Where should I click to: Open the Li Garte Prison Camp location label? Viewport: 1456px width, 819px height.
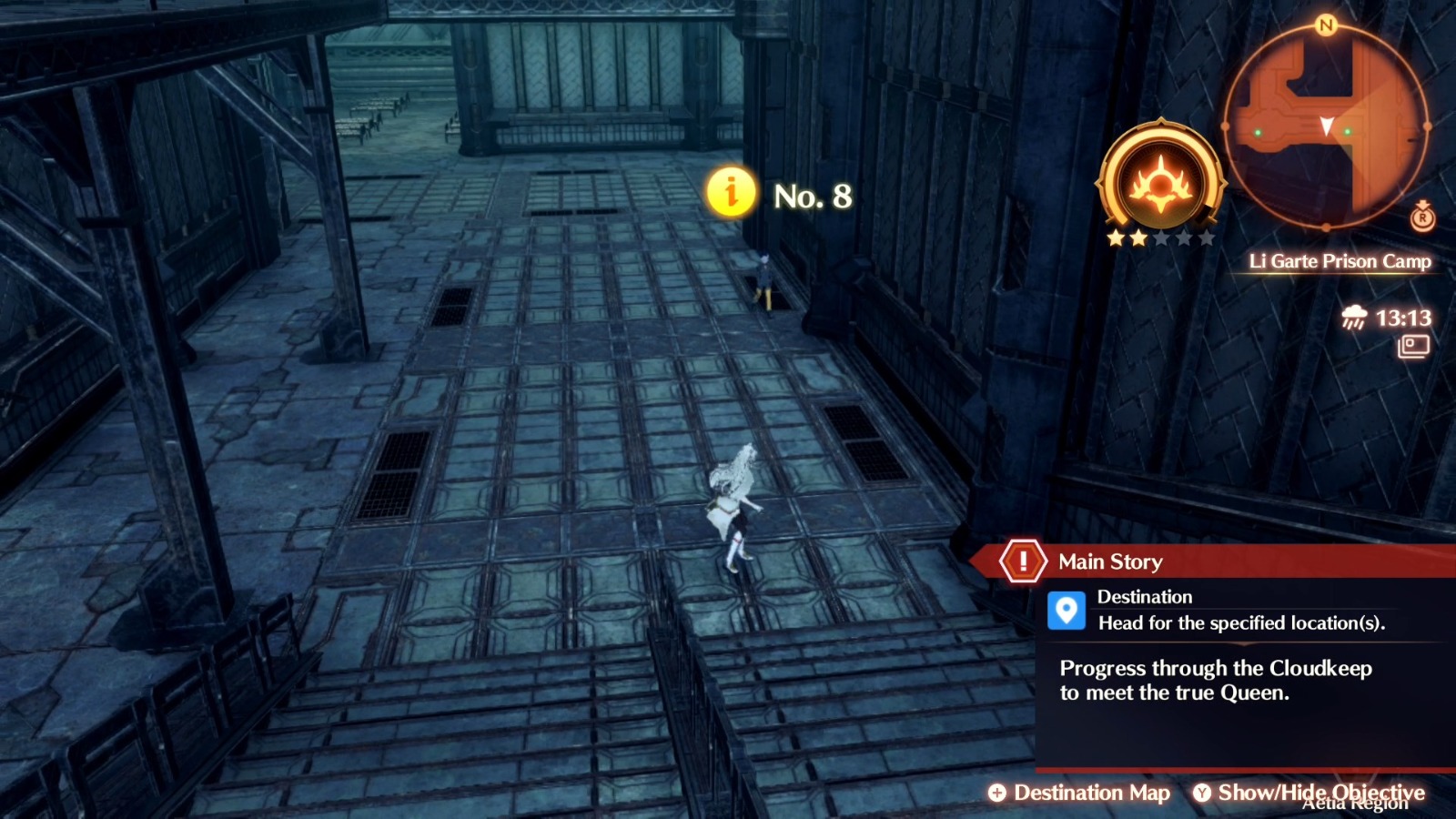coord(1341,261)
